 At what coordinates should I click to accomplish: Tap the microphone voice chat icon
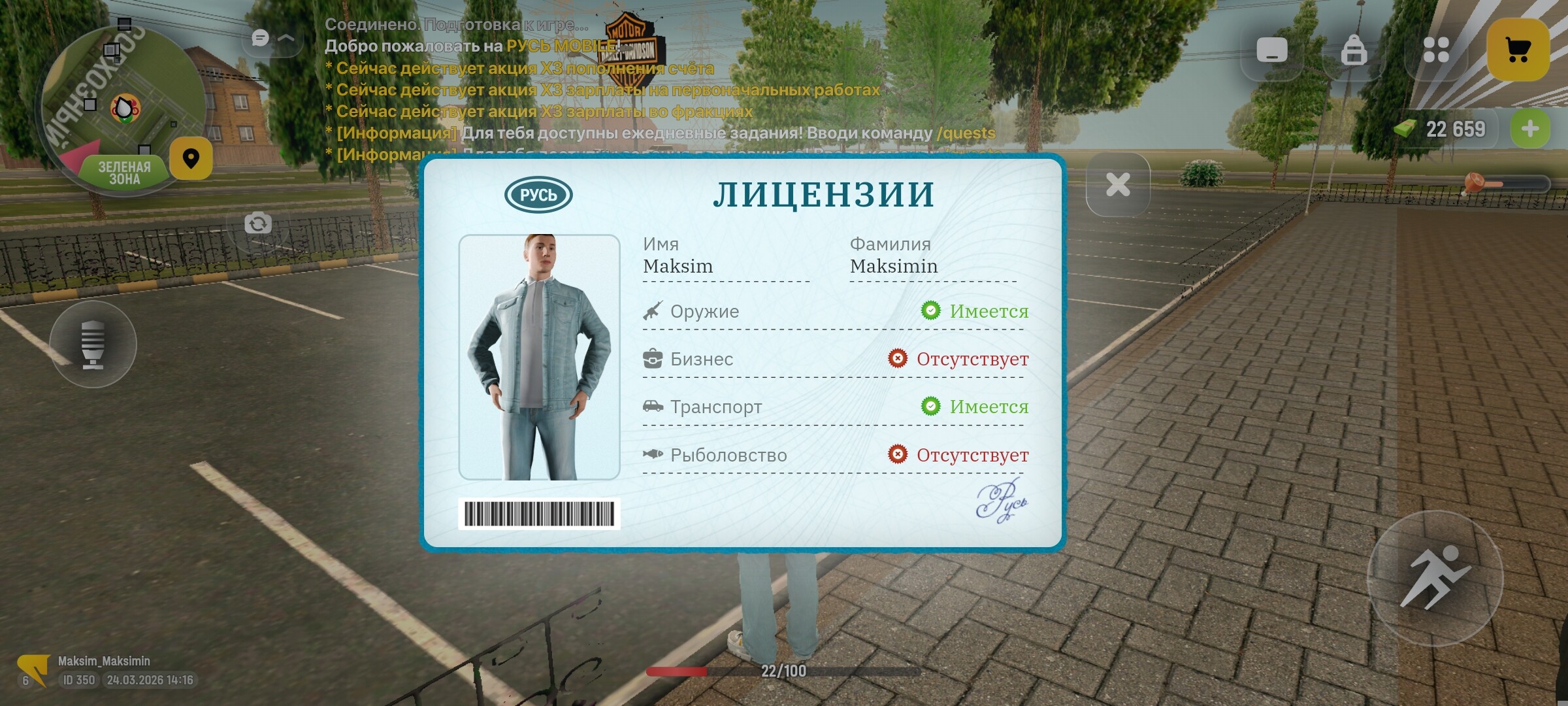click(x=93, y=345)
